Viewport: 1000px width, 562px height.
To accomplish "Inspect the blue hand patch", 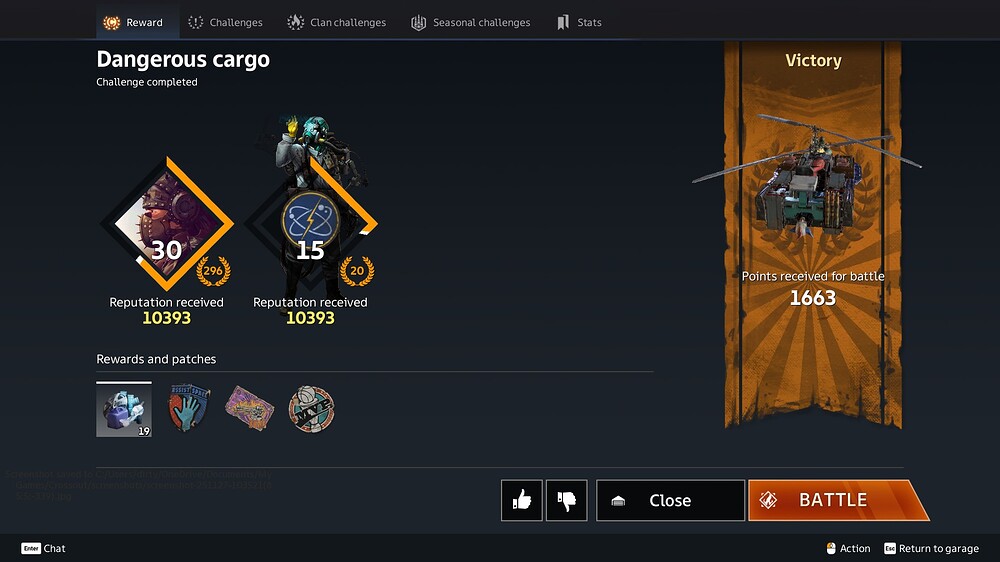I will [188, 409].
